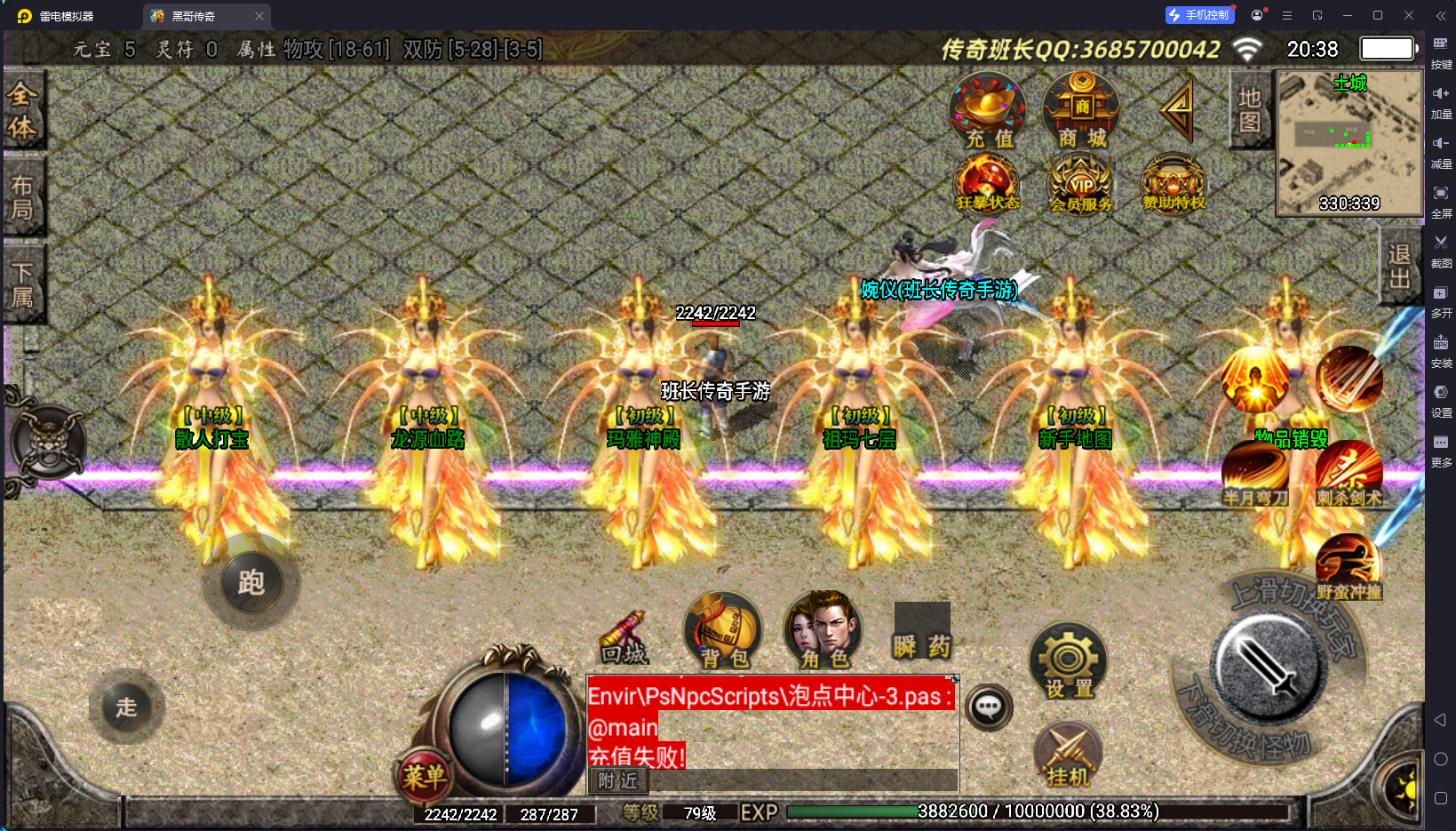Open the 地图 map button
The height and width of the screenshot is (831, 1456).
(1250, 110)
